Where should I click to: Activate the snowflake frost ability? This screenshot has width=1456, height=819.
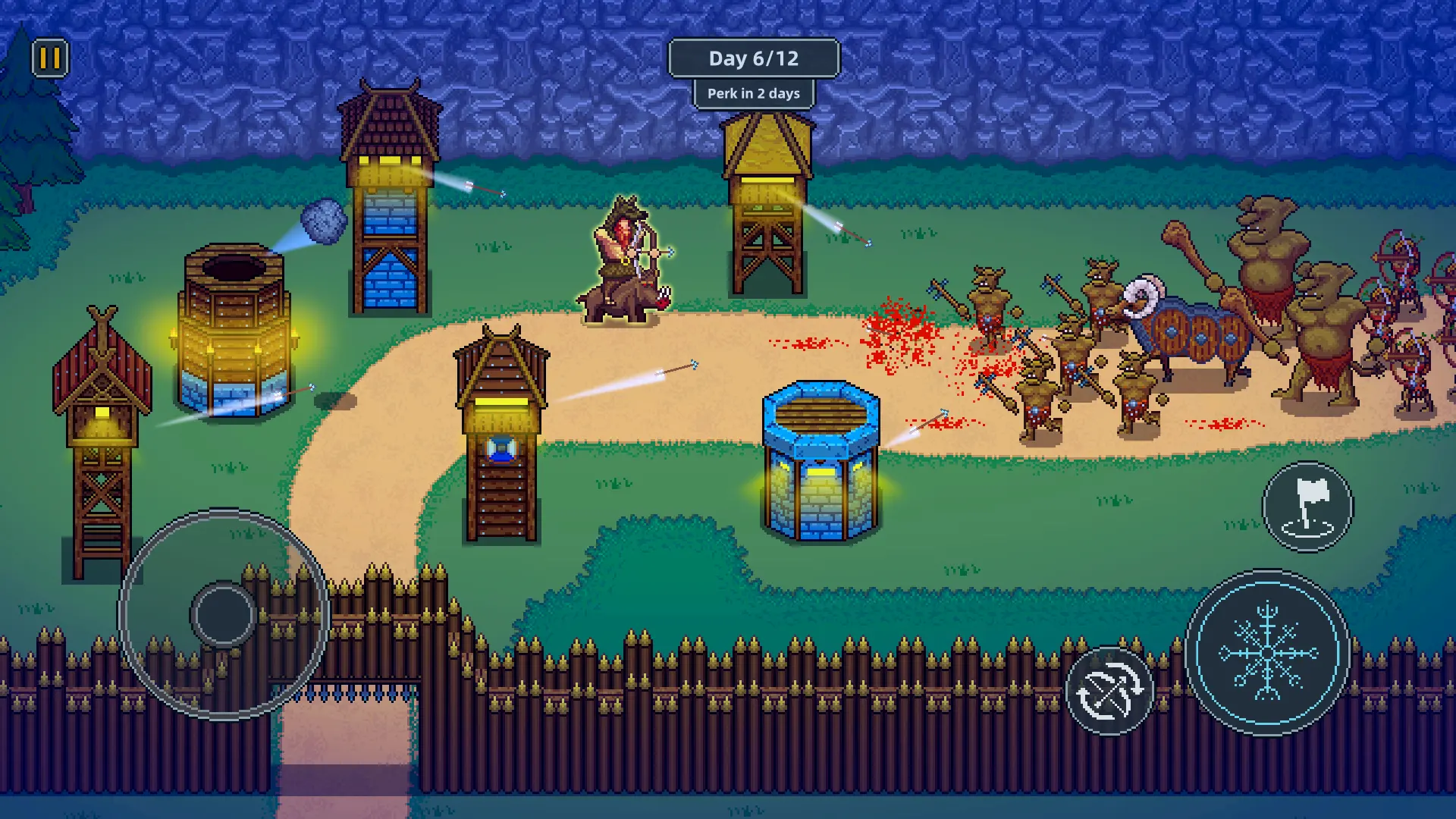1267,653
